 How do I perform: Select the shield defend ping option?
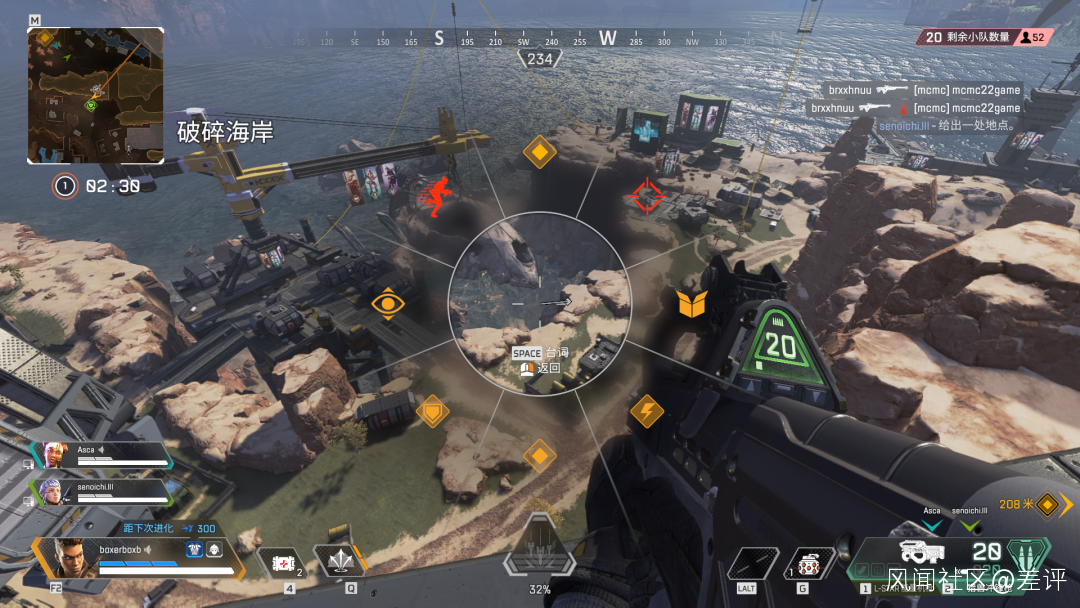(x=432, y=411)
